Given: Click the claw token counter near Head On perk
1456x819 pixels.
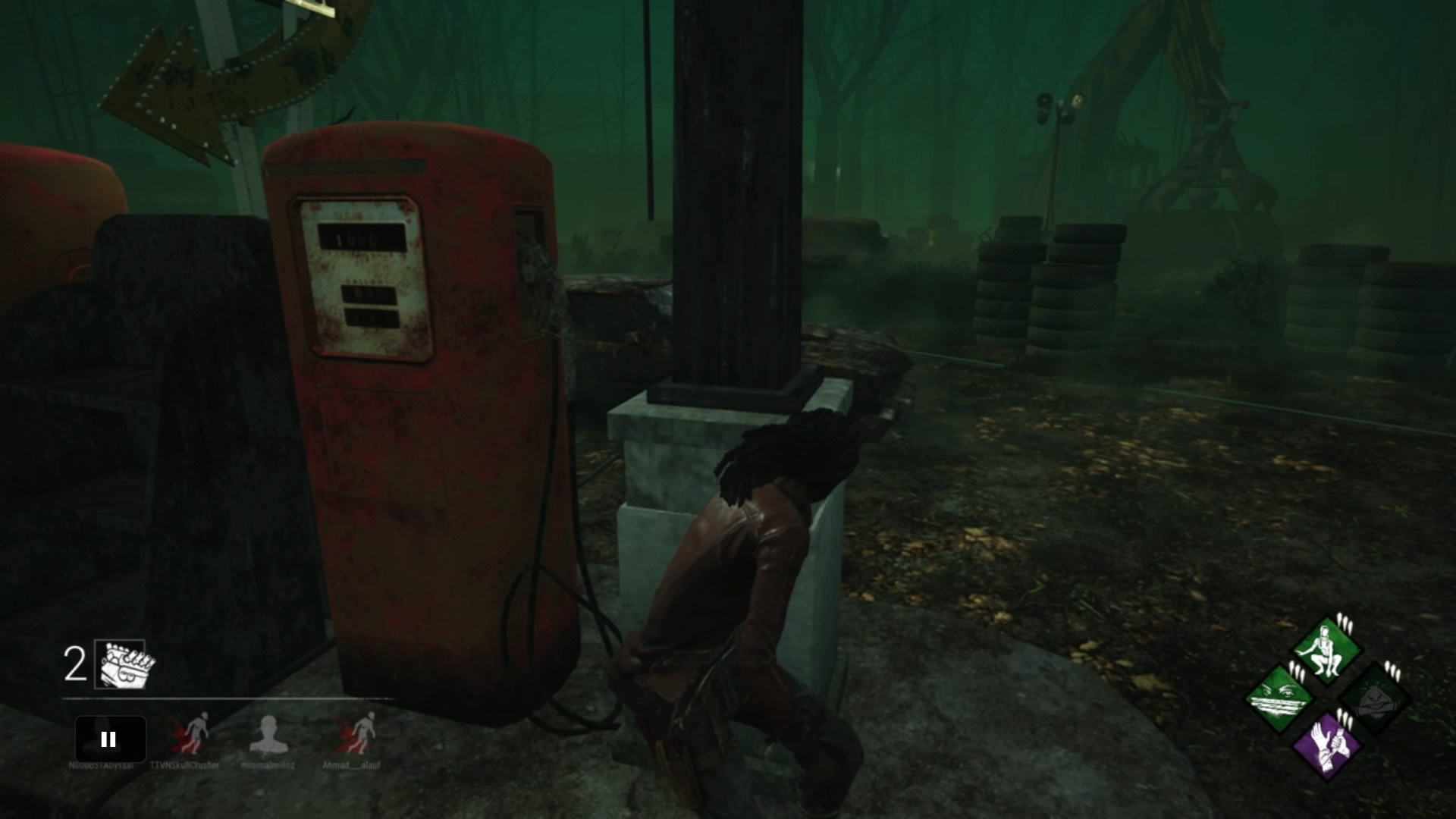Looking at the screenshot, I should (x=1392, y=671).
